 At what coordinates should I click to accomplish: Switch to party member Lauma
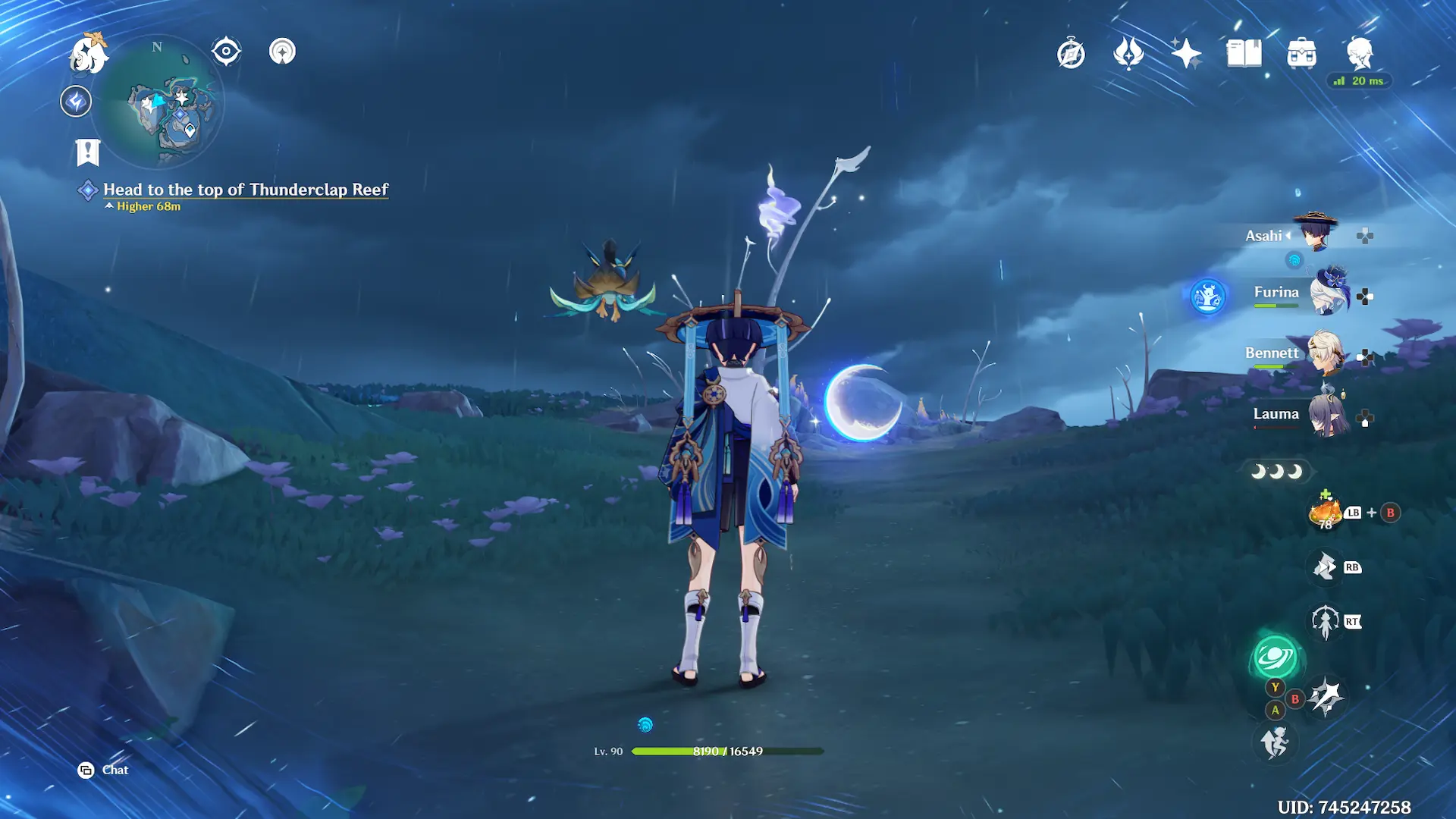click(x=1327, y=415)
